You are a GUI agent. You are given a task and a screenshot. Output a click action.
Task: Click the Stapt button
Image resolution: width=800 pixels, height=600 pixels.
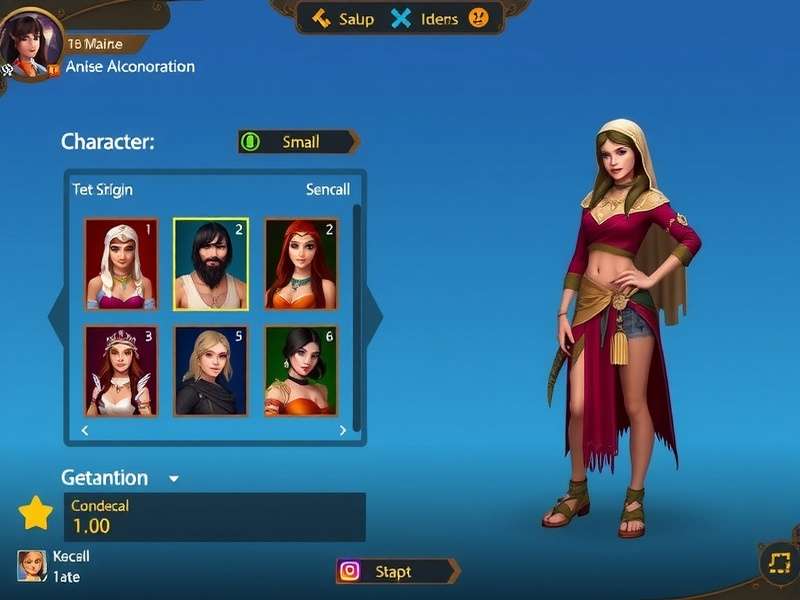397,571
